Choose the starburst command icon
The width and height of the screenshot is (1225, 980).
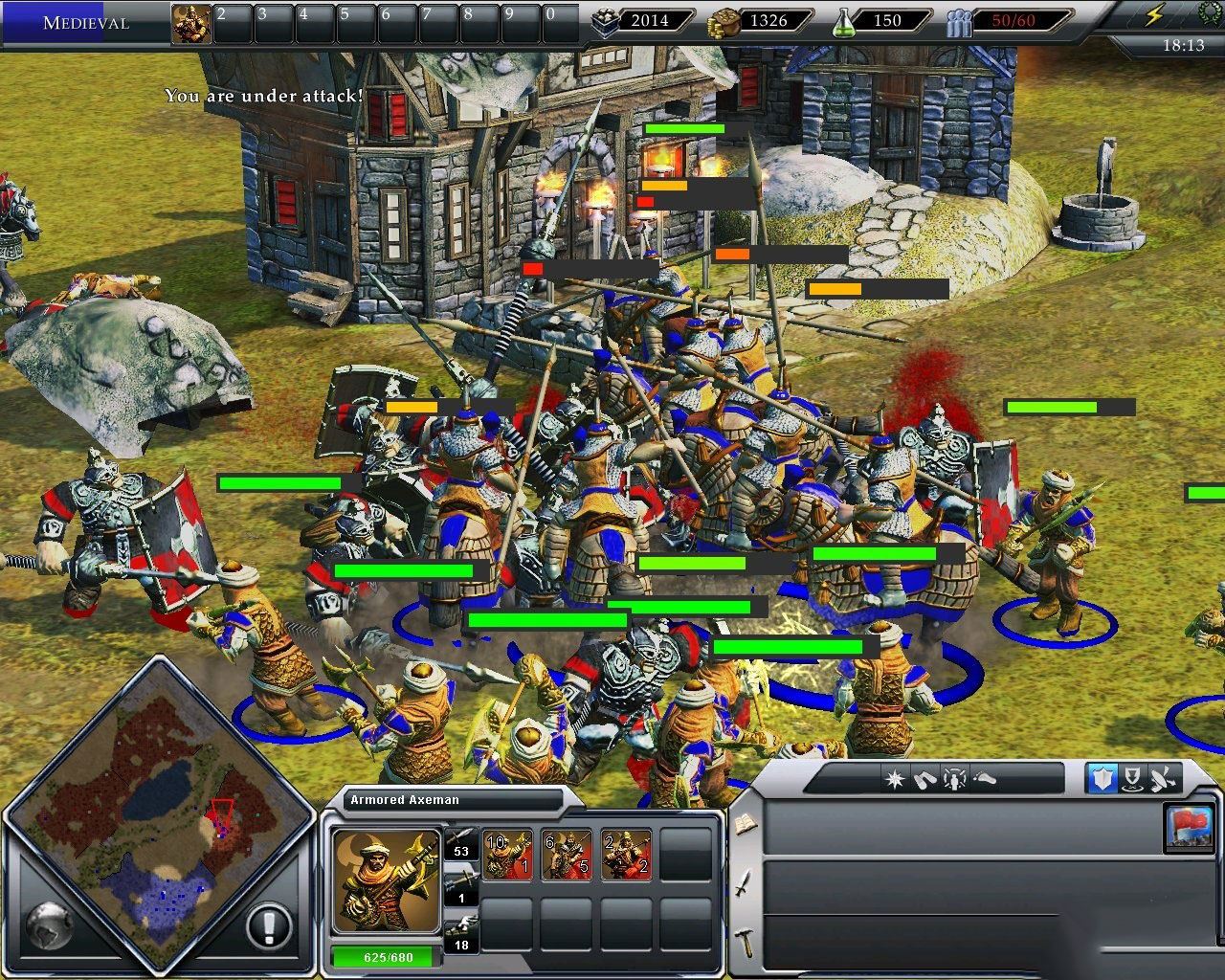pyautogui.click(x=895, y=780)
